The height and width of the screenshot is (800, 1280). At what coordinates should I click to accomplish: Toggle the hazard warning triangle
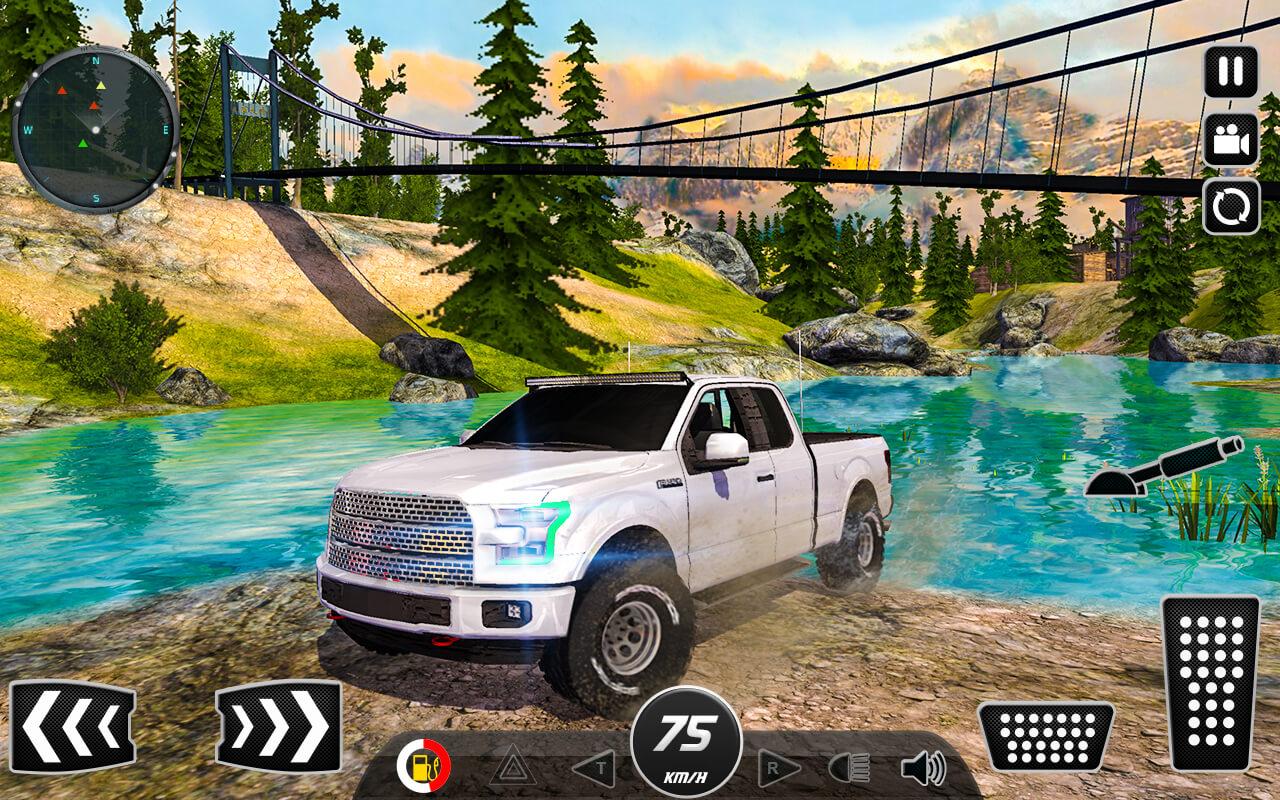pos(510,767)
